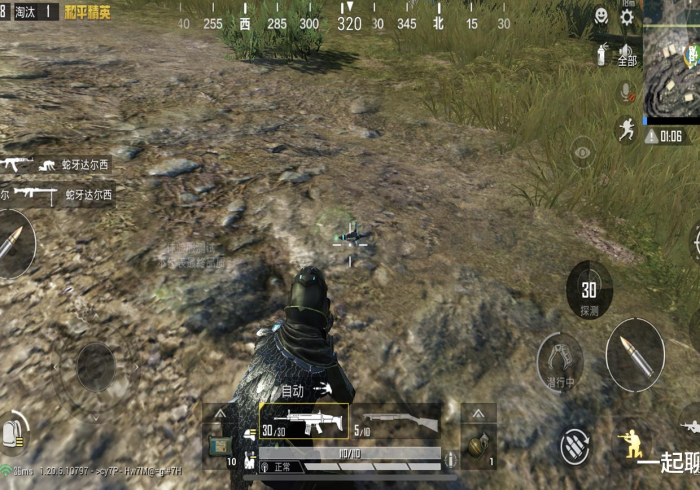Tap the reload ammo button
This screenshot has height=490, width=700.
574,443
